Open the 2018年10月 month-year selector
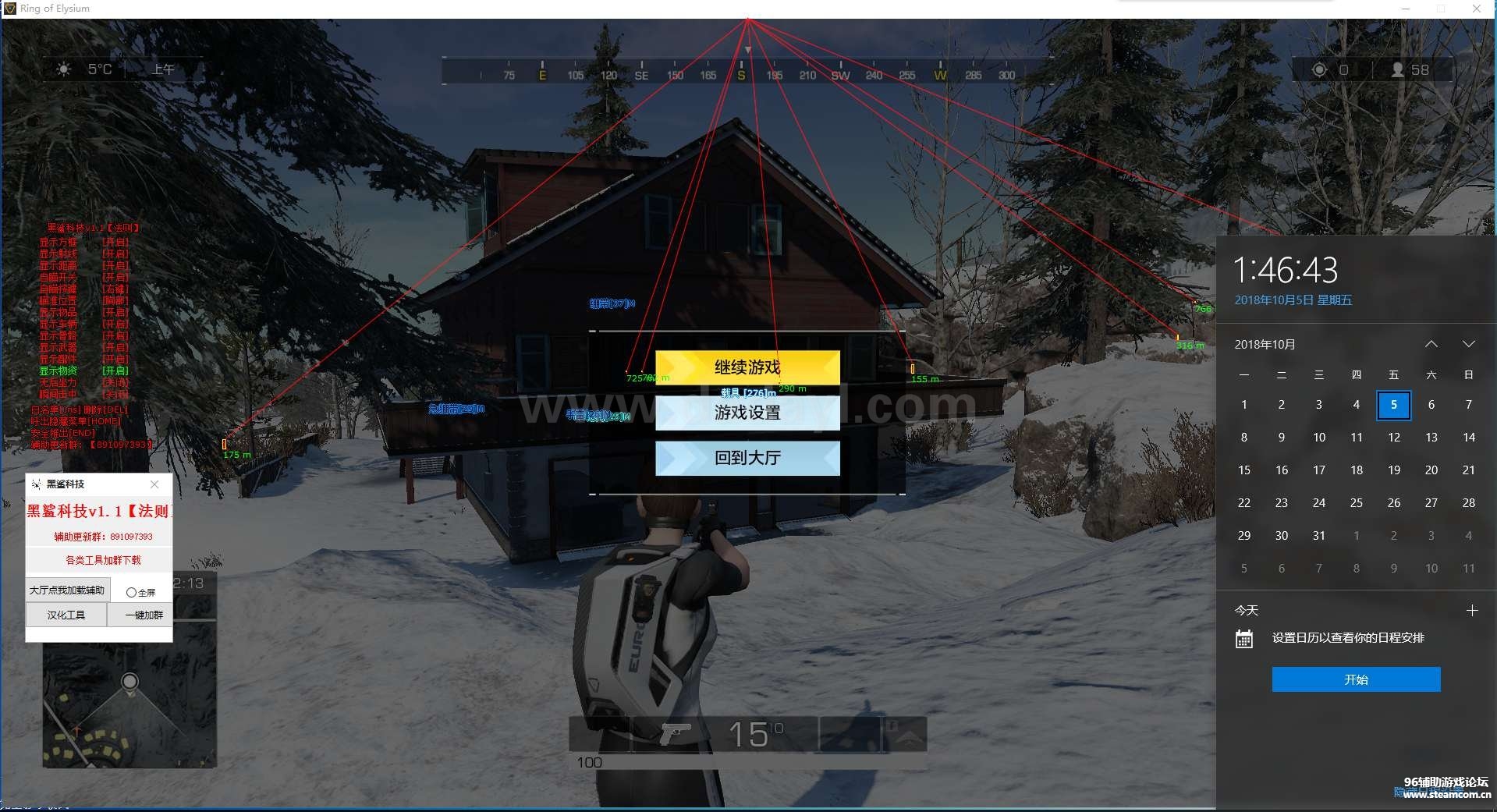 point(1264,343)
